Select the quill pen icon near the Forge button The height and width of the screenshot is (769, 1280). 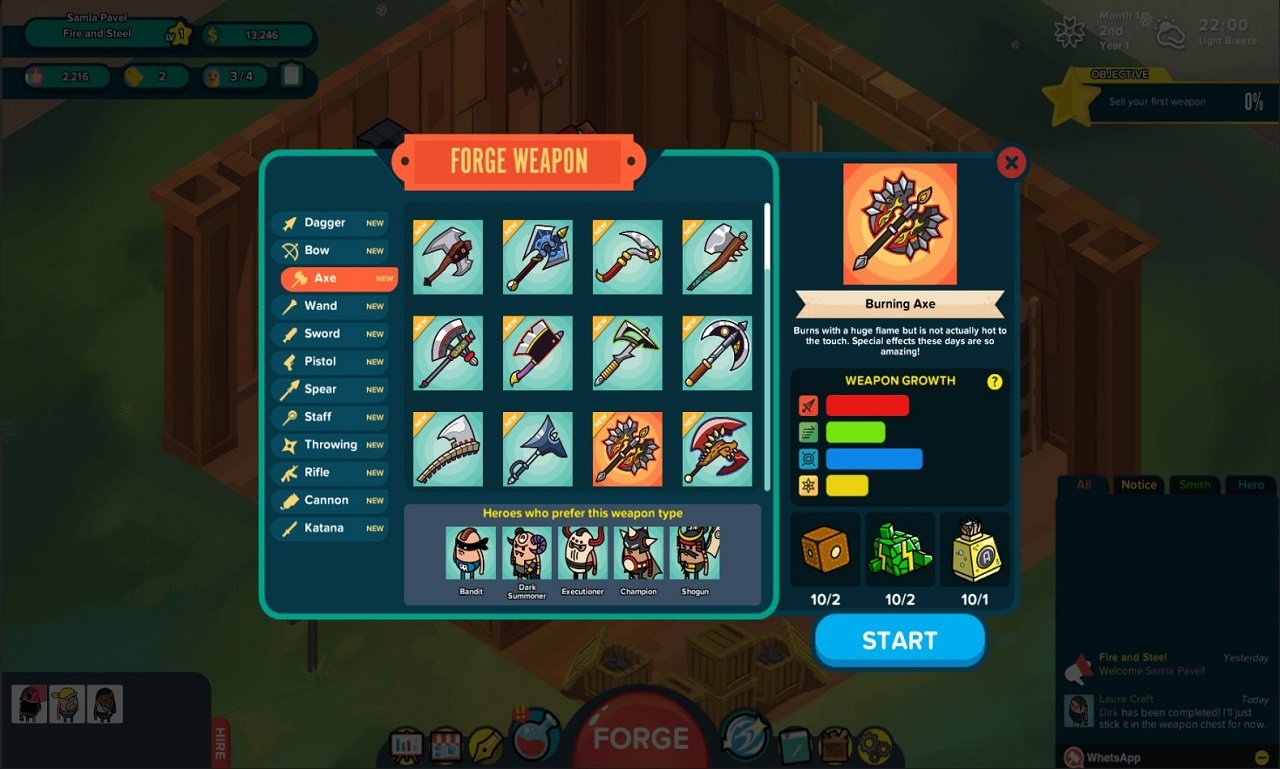pos(483,742)
